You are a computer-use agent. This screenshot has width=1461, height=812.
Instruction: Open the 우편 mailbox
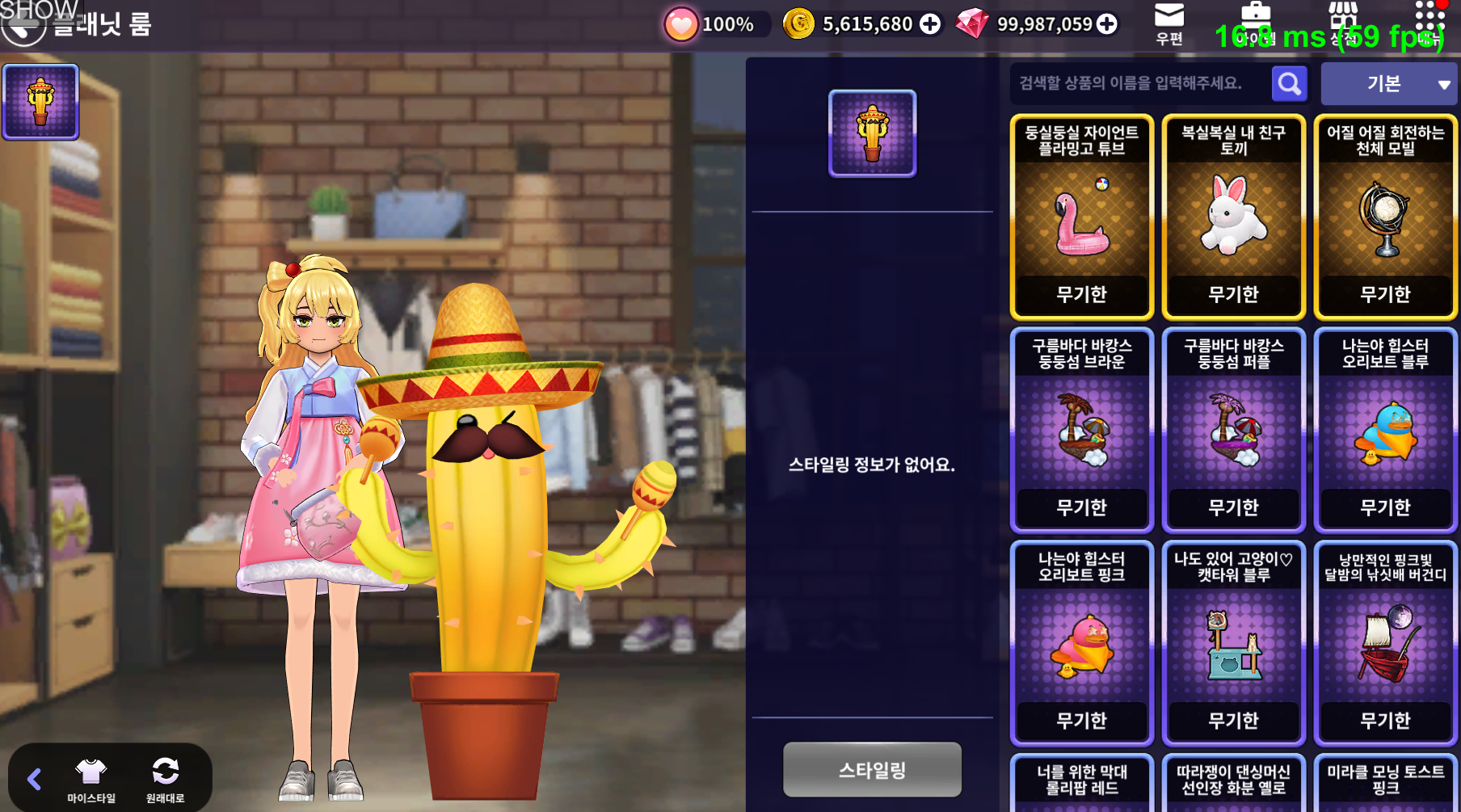1168,23
